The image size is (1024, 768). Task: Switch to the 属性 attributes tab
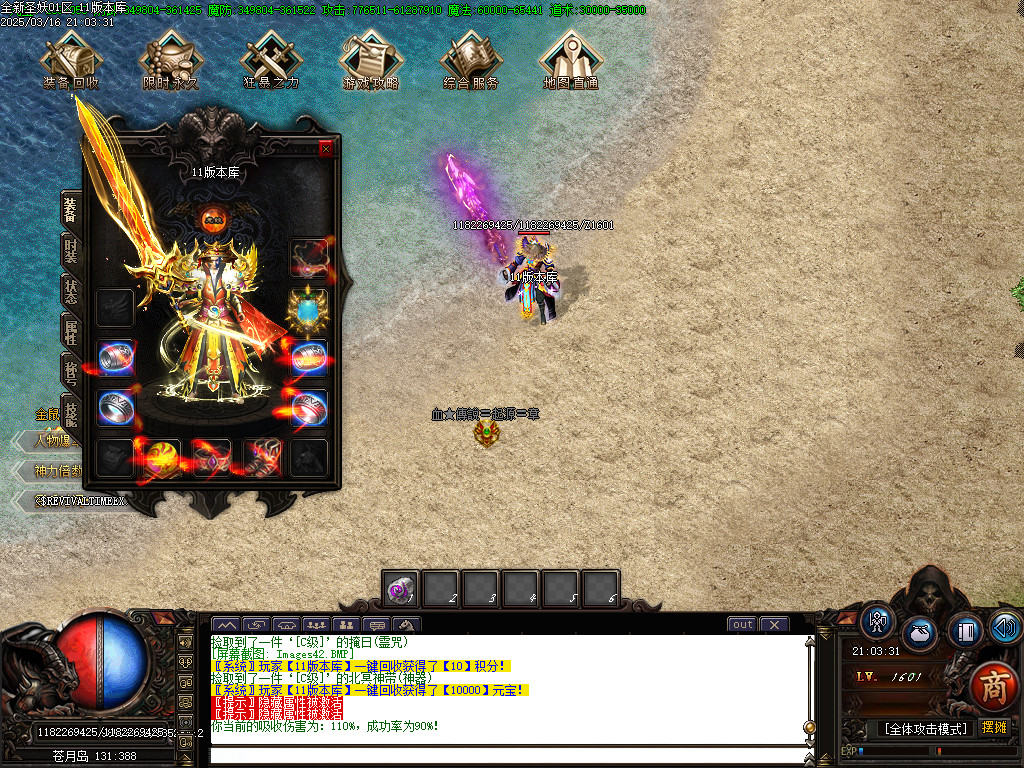click(71, 332)
